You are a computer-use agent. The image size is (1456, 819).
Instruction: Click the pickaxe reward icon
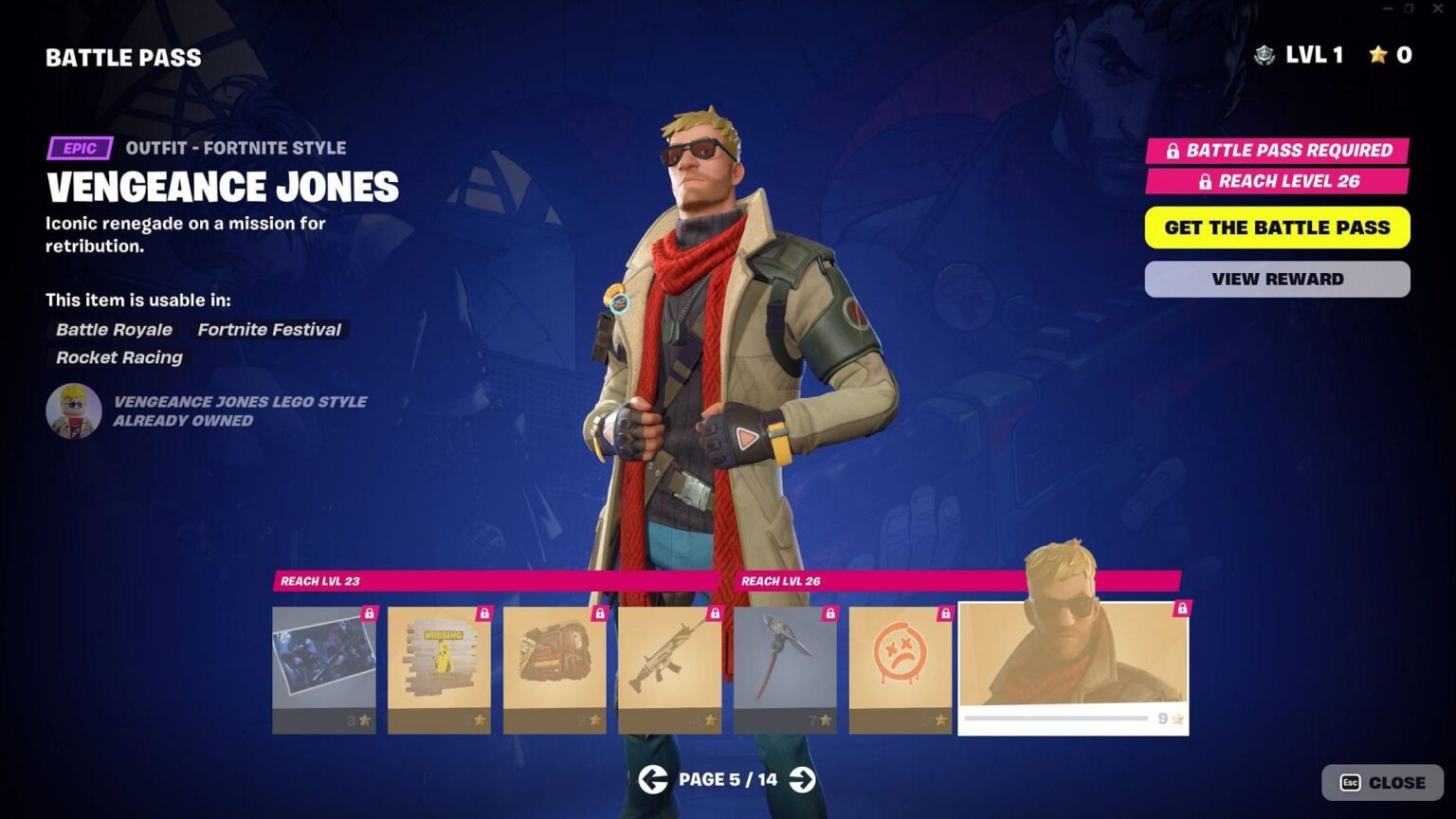[785, 664]
